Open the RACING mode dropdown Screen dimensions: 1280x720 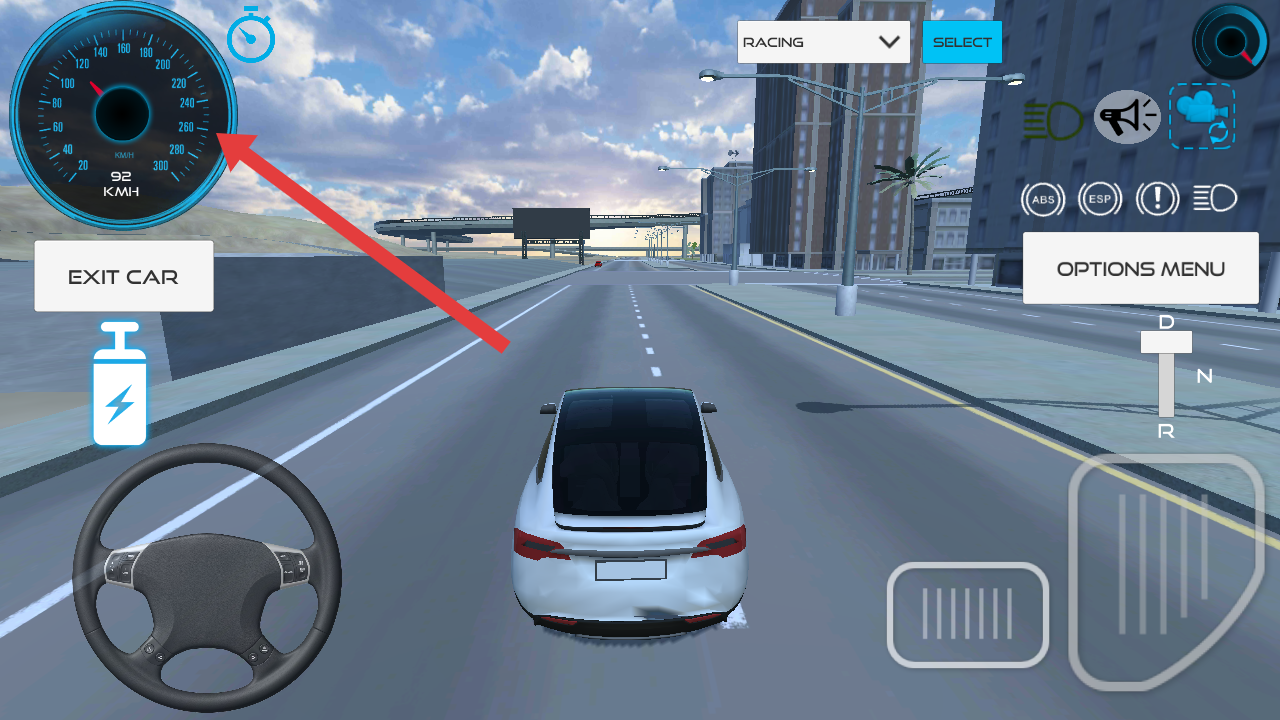pyautogui.click(x=823, y=42)
